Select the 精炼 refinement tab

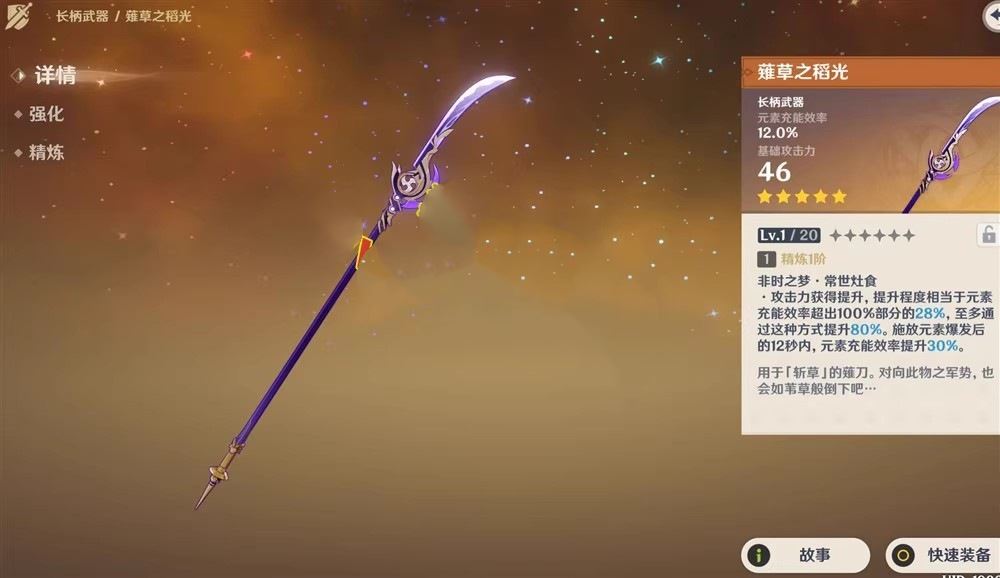point(46,153)
